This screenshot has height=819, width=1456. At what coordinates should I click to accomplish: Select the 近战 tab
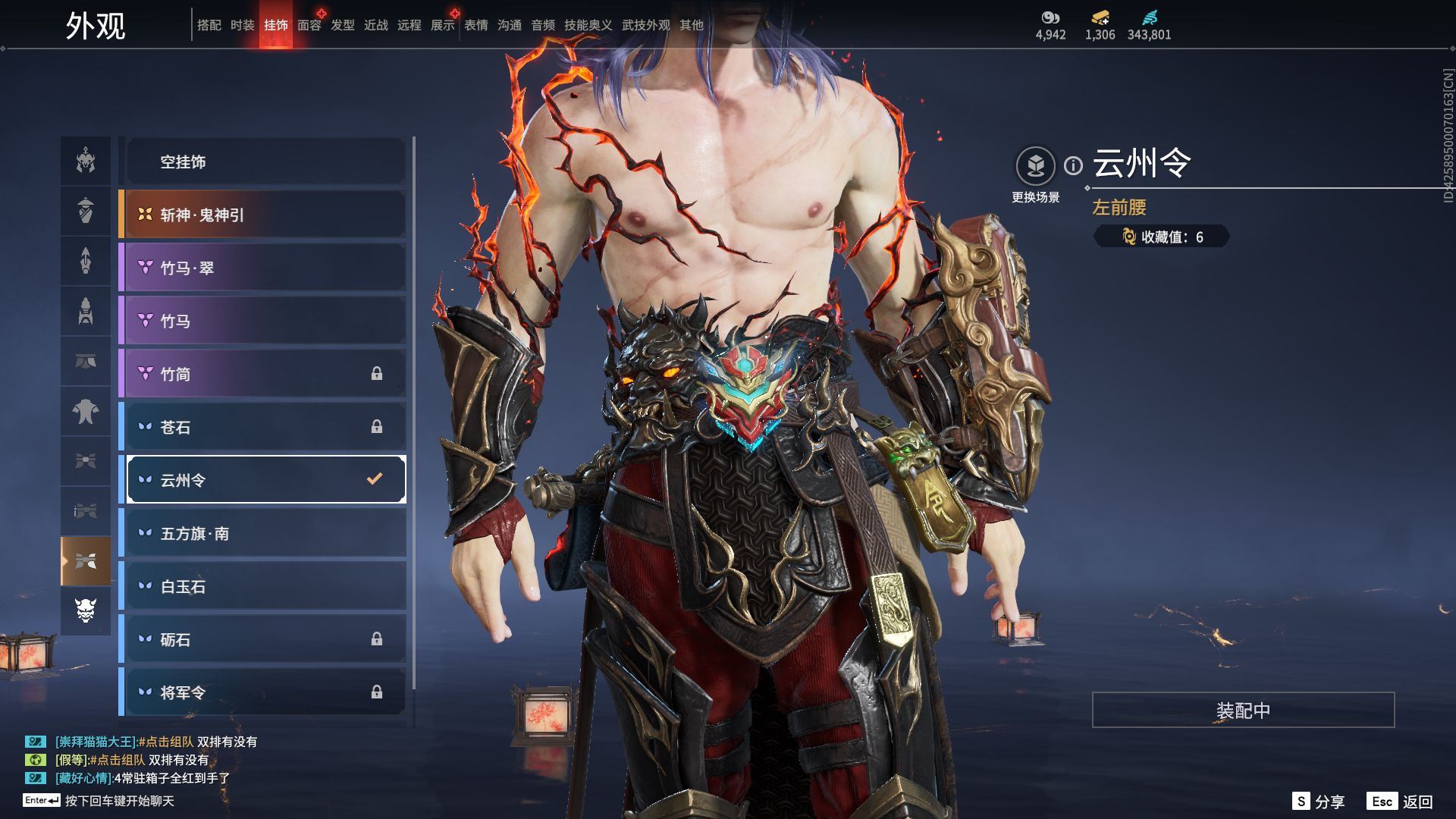[376, 25]
